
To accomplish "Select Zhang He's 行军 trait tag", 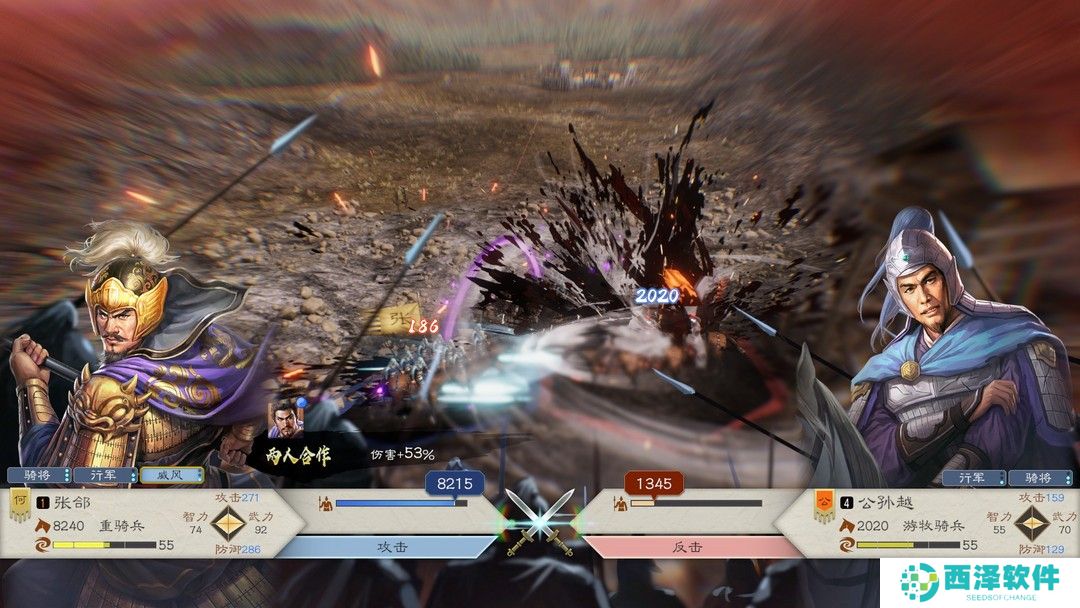I will click(105, 475).
